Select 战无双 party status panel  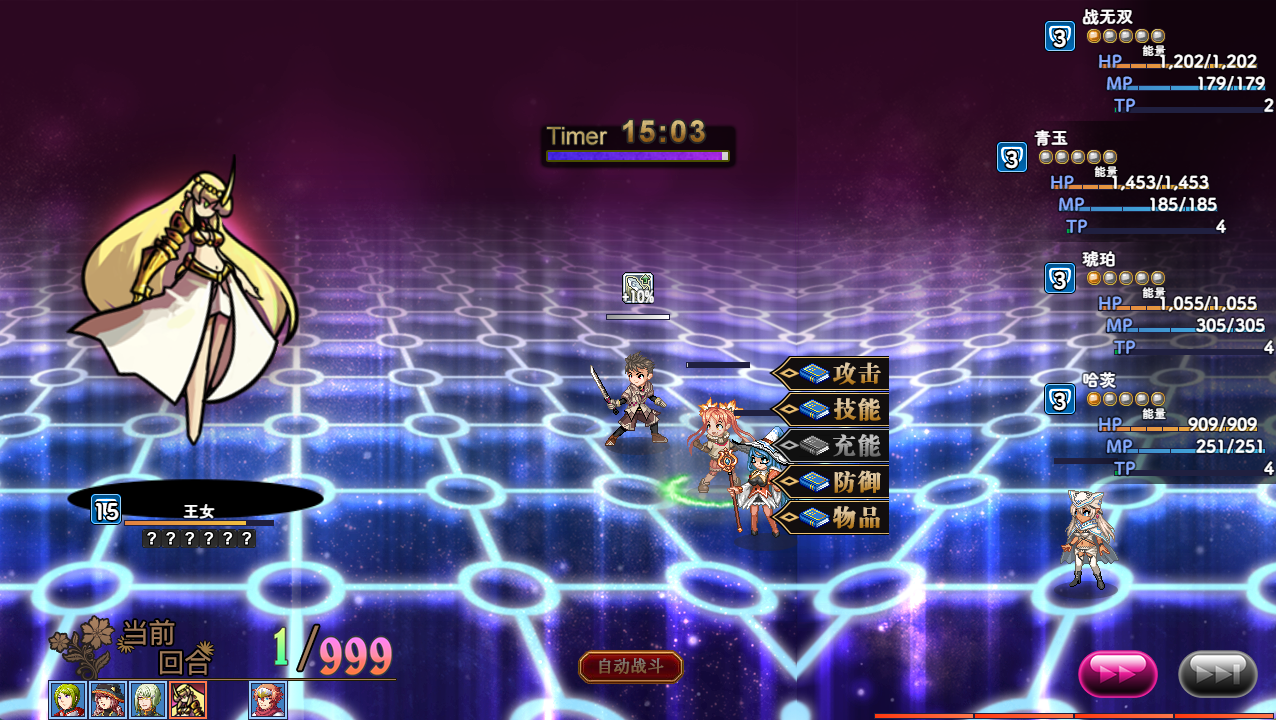pyautogui.click(x=1160, y=62)
